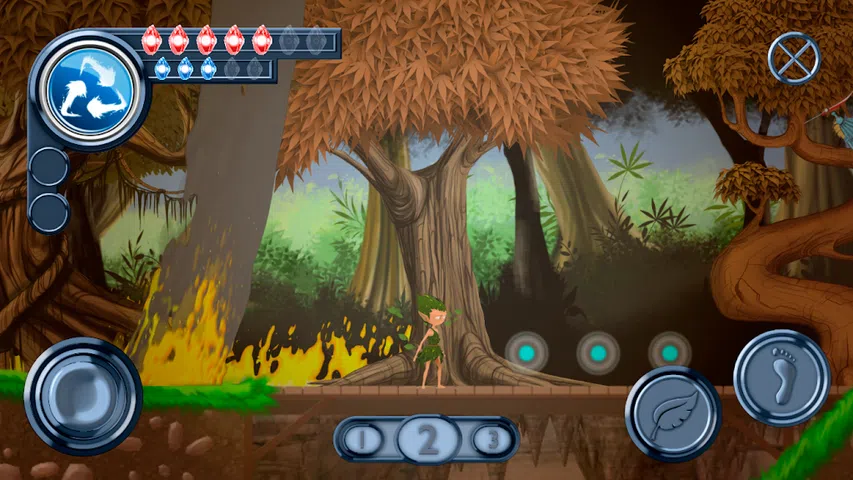853x480 pixels.
Task: Tap the leaf attack button
Action: pos(673,415)
